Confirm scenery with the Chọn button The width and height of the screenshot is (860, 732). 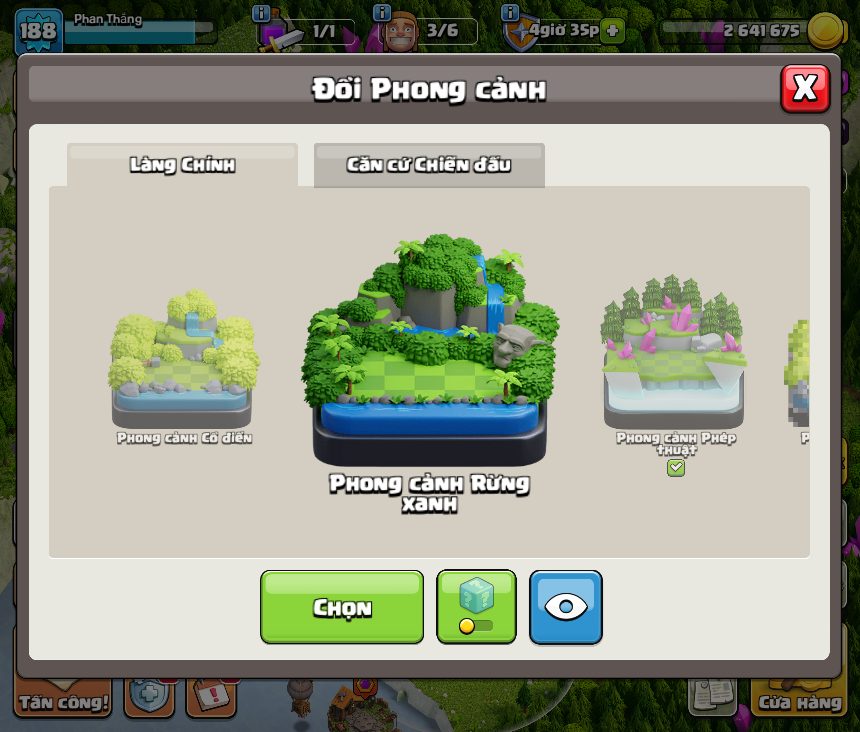342,607
